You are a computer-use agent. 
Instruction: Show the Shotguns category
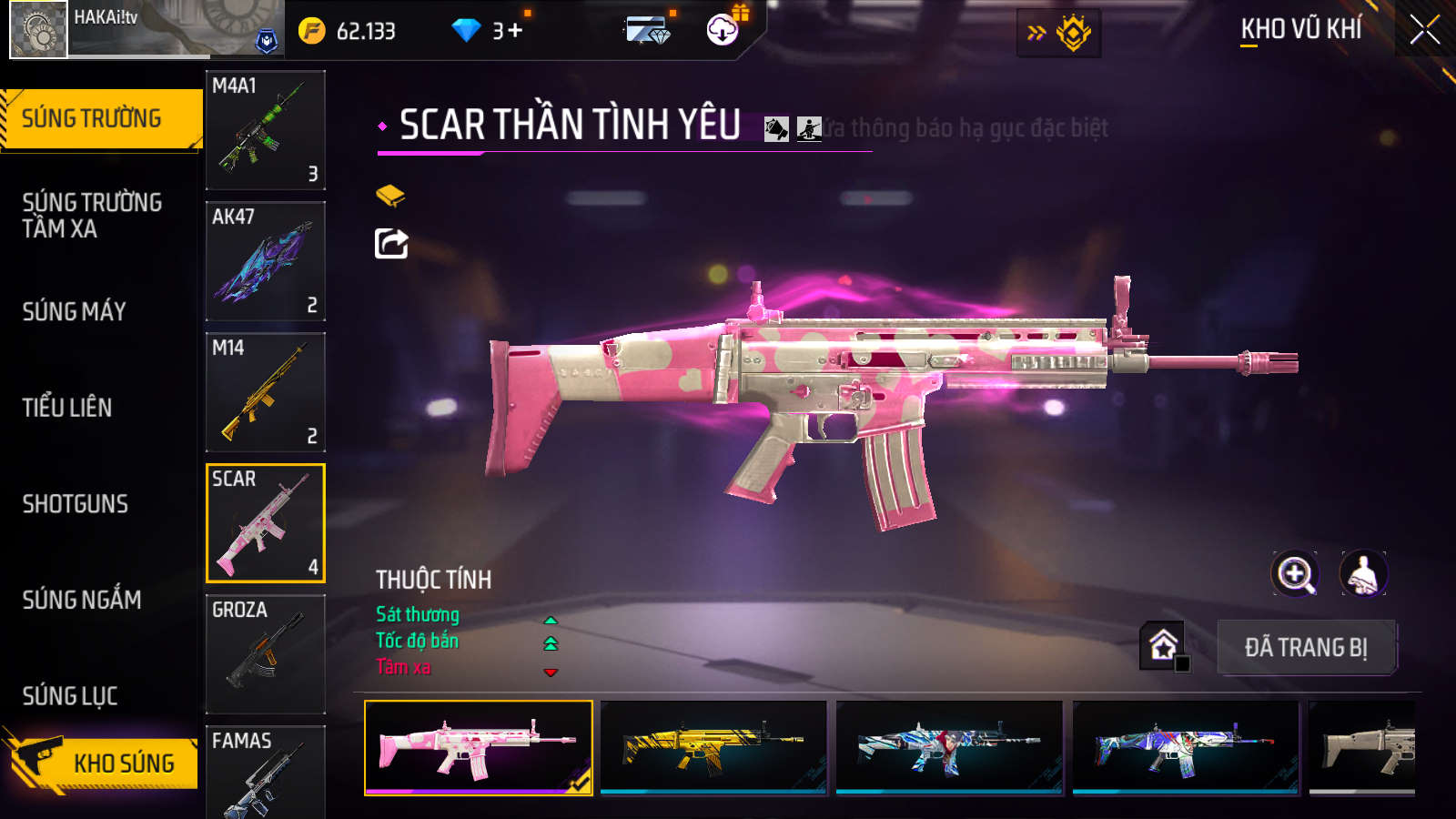76,504
